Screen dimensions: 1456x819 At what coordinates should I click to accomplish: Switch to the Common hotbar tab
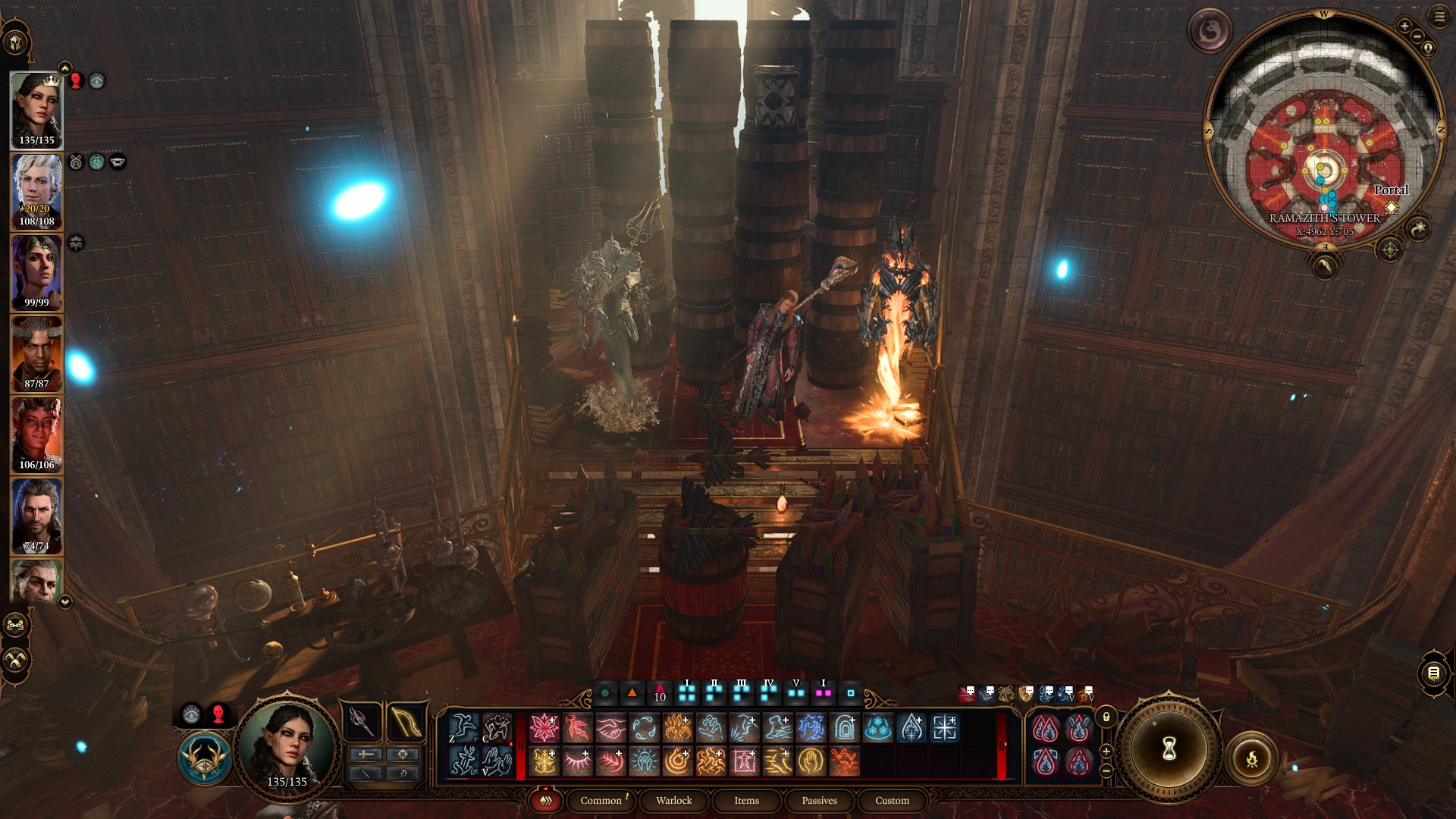tap(601, 800)
